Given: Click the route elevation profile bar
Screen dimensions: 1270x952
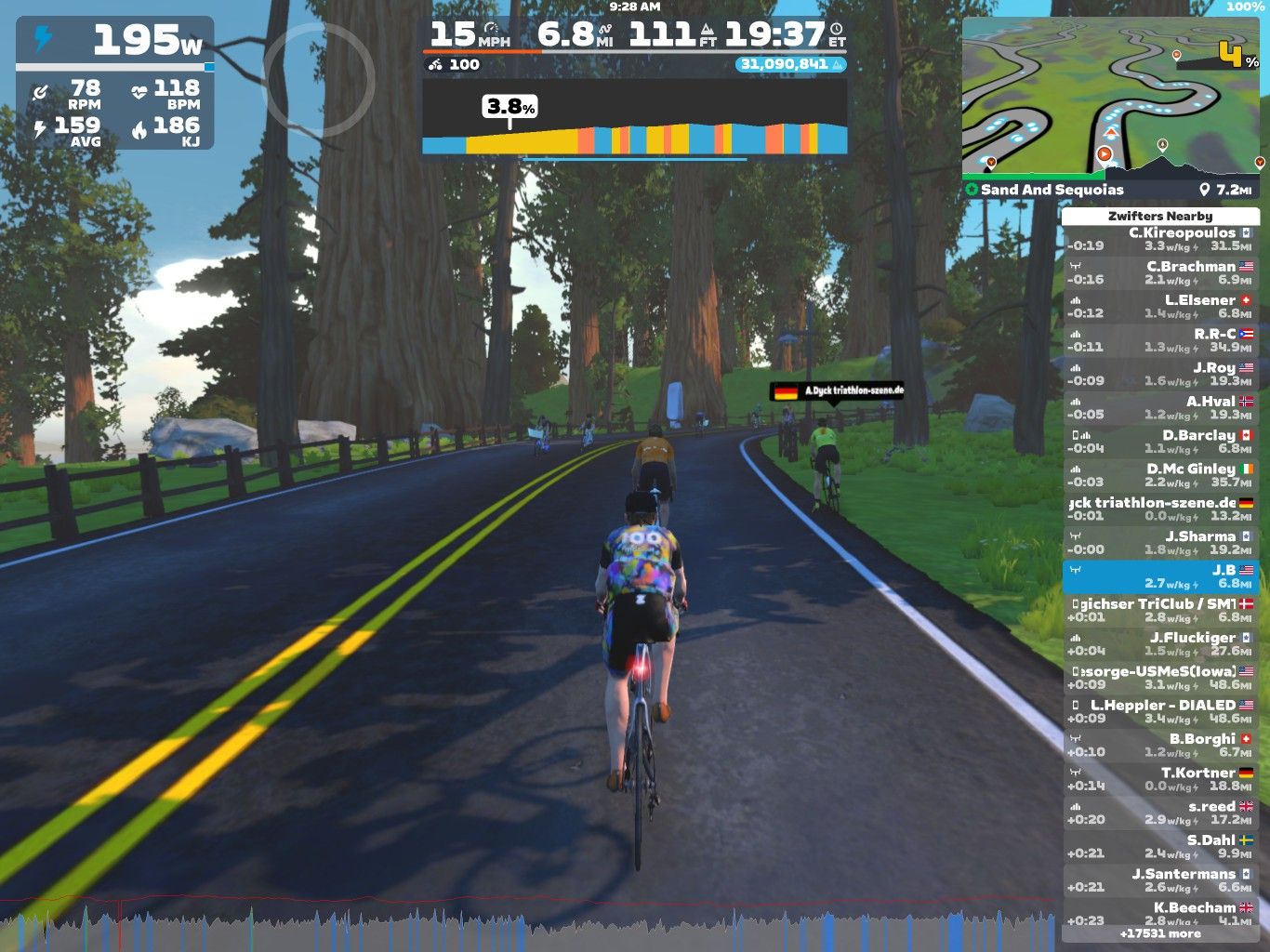Looking at the screenshot, I should (634, 138).
